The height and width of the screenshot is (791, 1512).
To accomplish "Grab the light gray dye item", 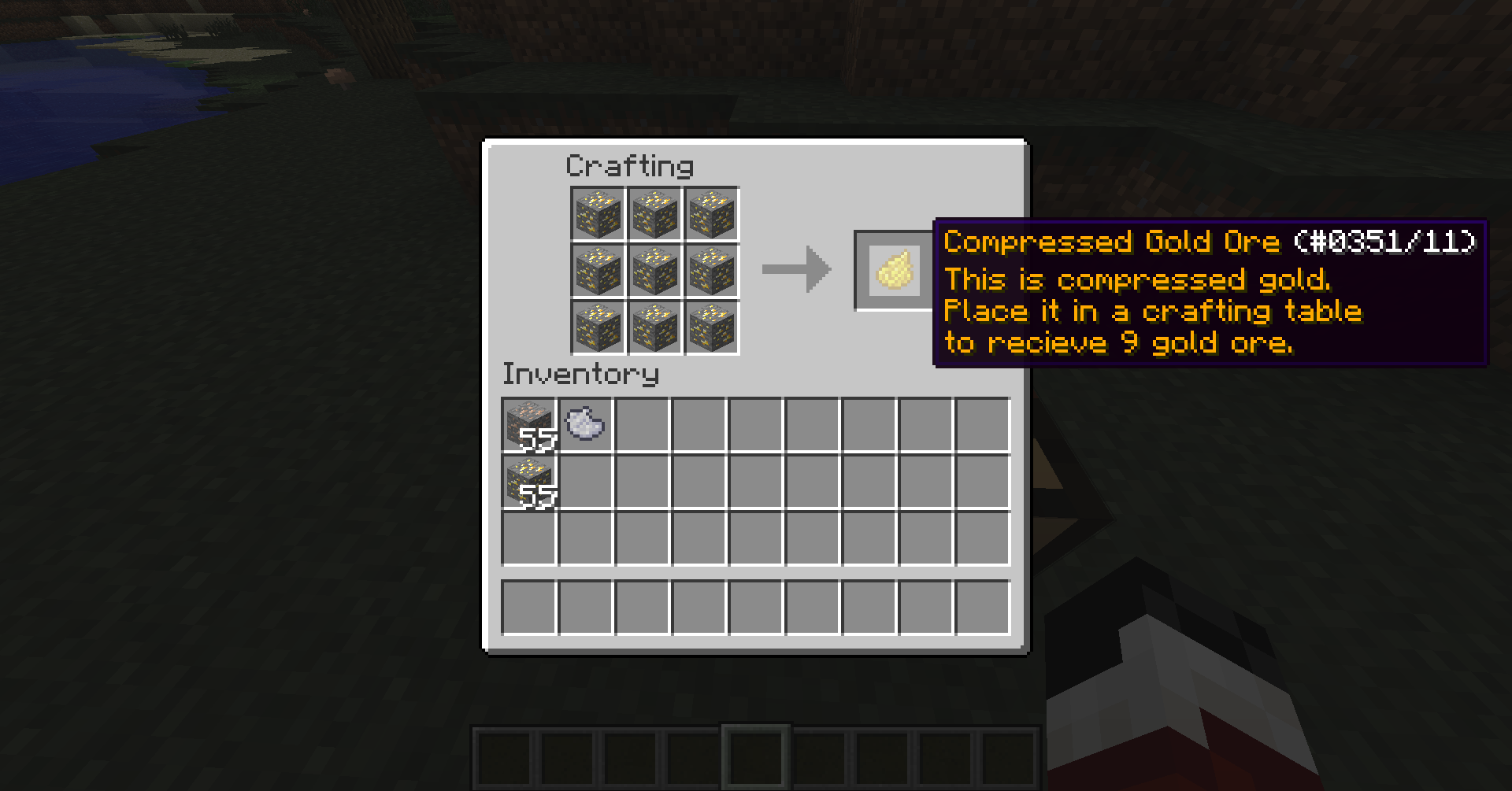I will click(586, 424).
